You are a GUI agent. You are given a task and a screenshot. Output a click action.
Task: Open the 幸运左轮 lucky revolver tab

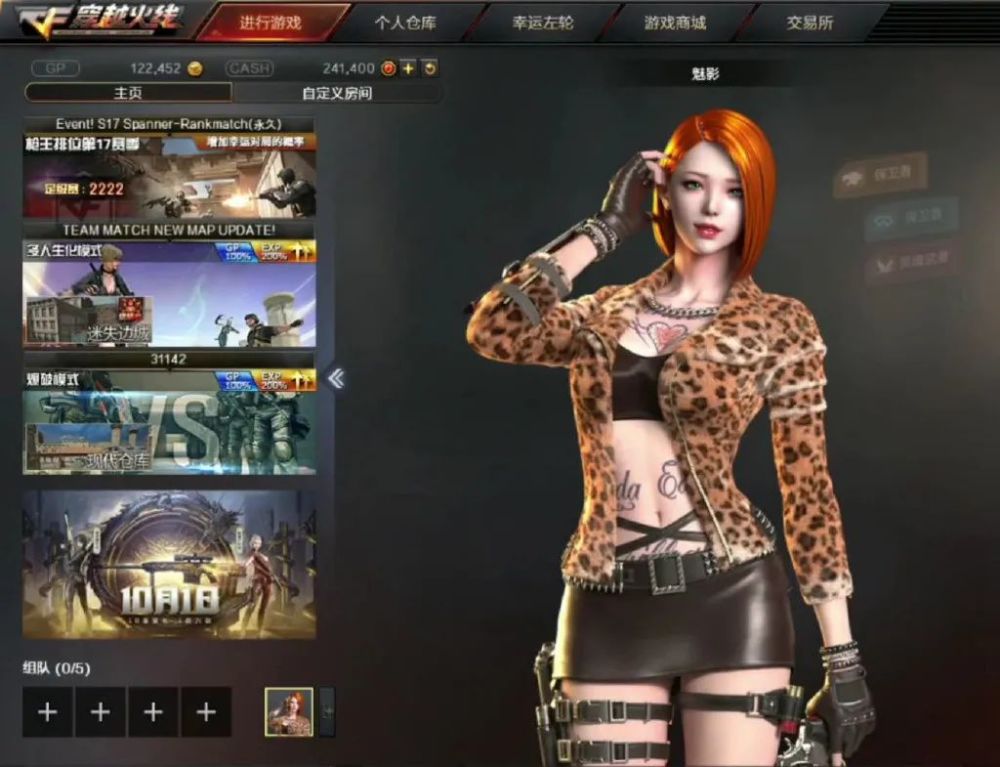click(x=543, y=22)
